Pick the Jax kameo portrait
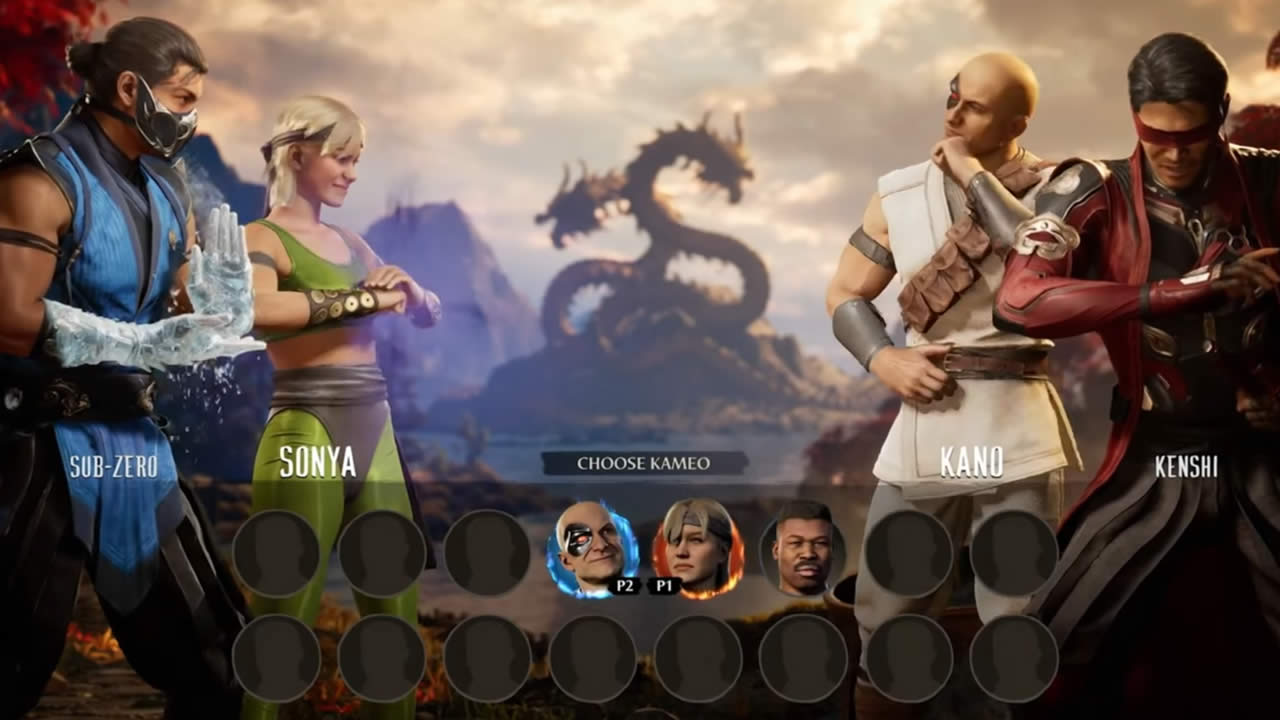 coord(803,548)
